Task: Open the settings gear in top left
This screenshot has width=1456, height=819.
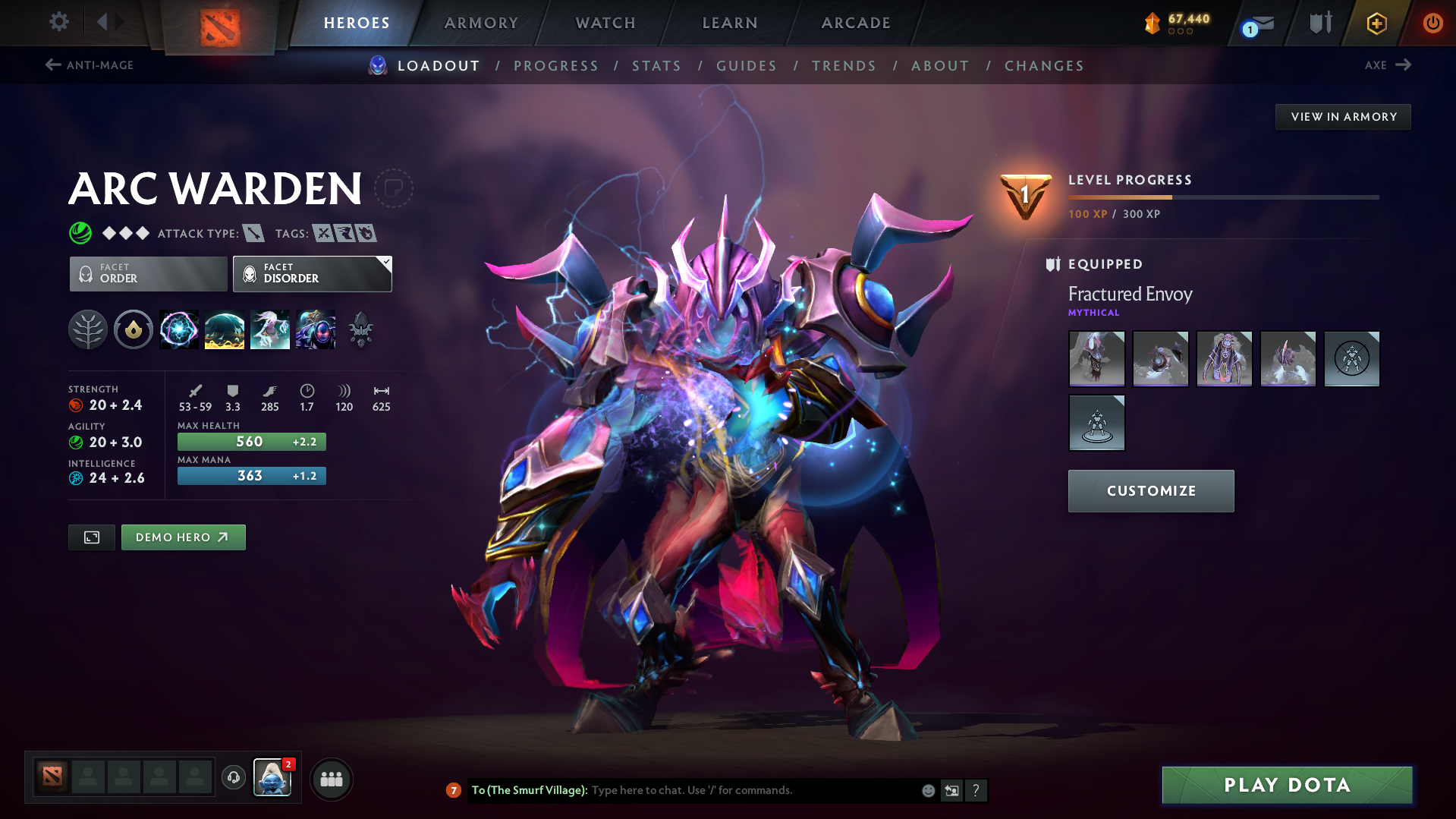Action: (58, 22)
